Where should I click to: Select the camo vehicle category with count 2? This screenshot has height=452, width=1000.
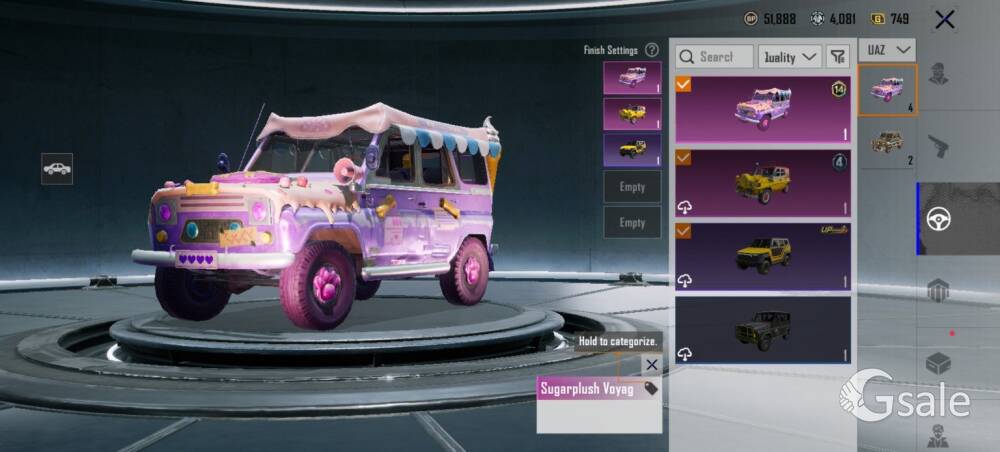pos(887,143)
